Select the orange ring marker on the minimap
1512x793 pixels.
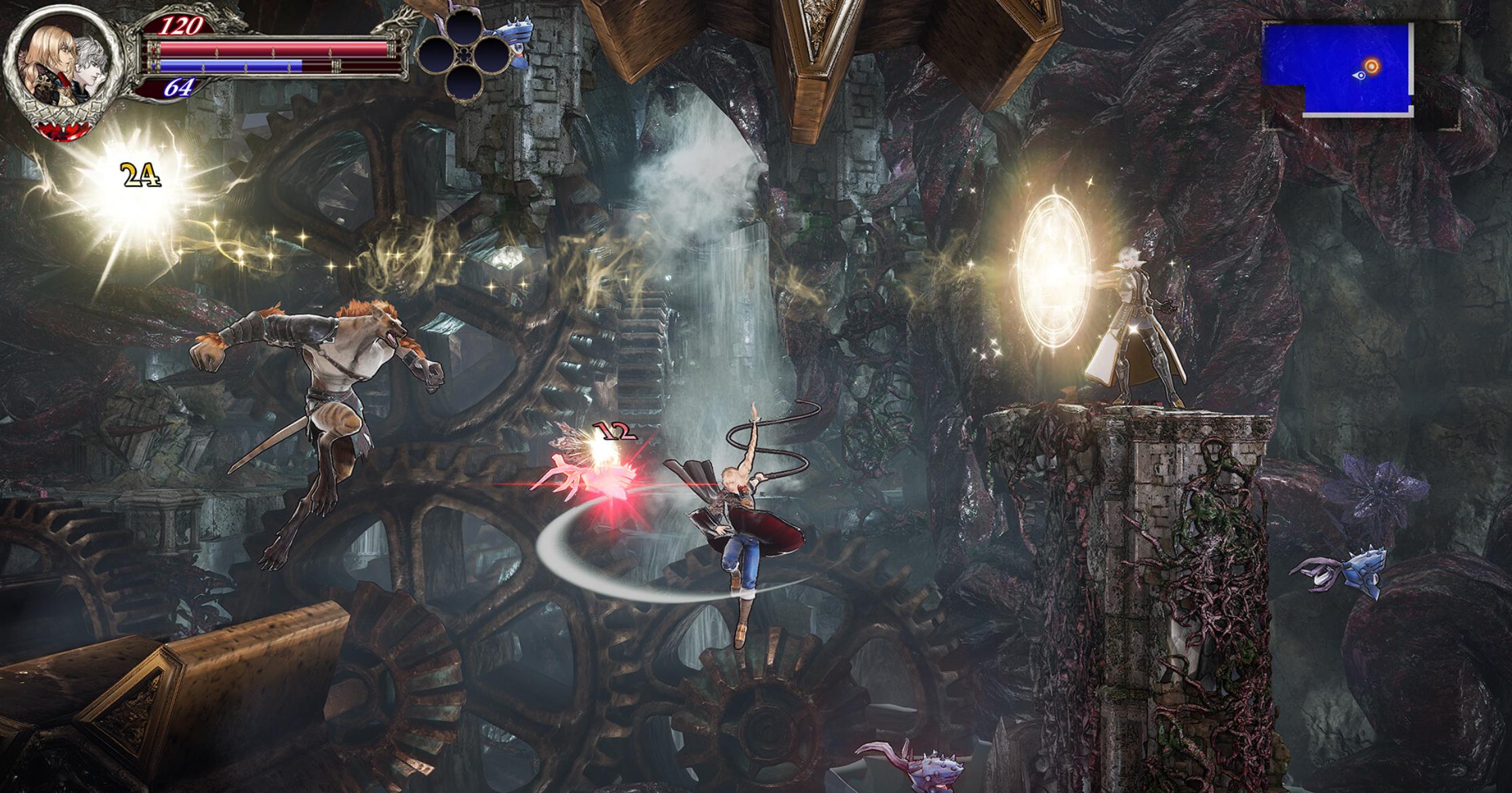1371,66
